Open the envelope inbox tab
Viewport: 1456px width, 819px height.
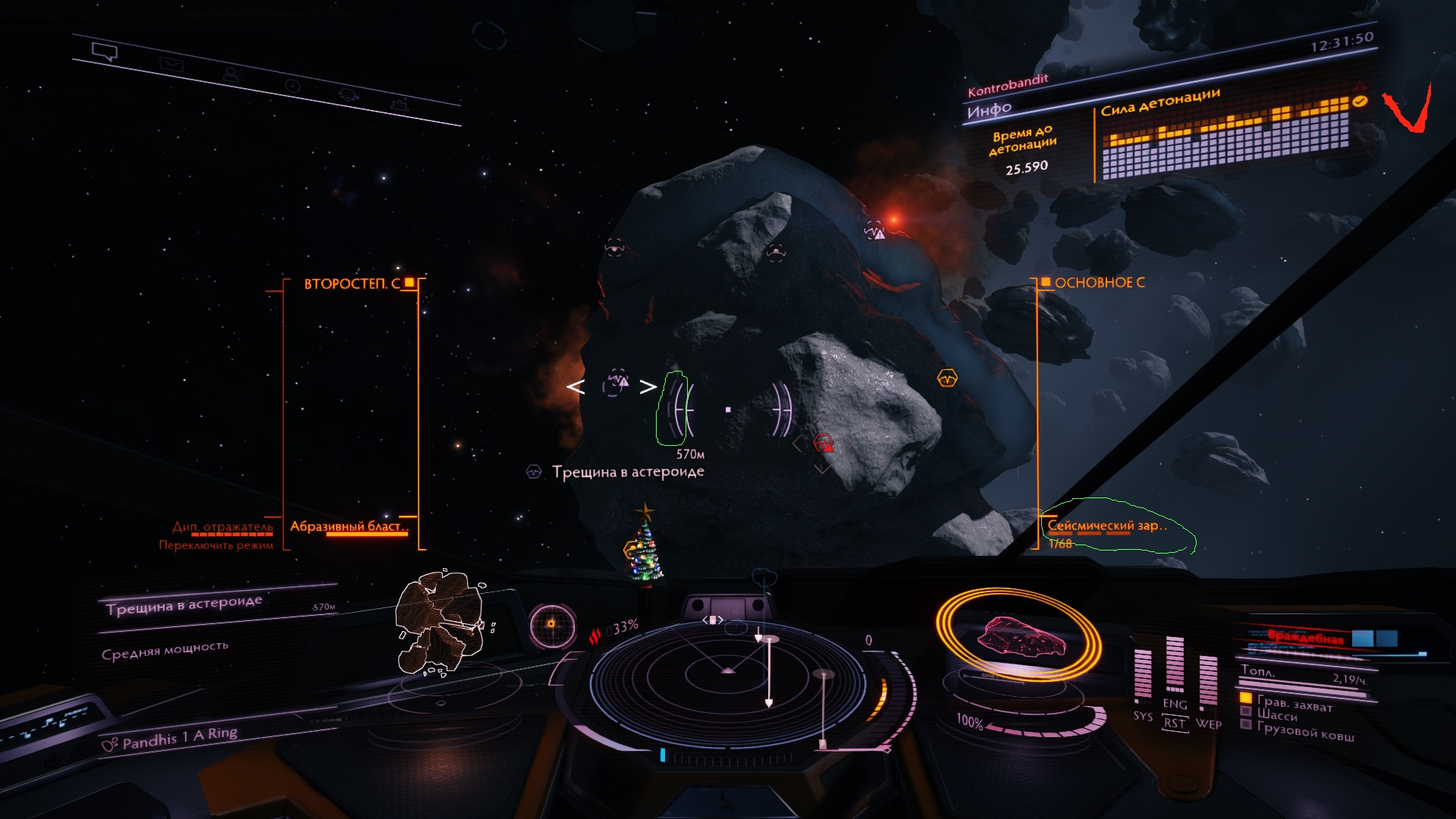click(x=171, y=65)
